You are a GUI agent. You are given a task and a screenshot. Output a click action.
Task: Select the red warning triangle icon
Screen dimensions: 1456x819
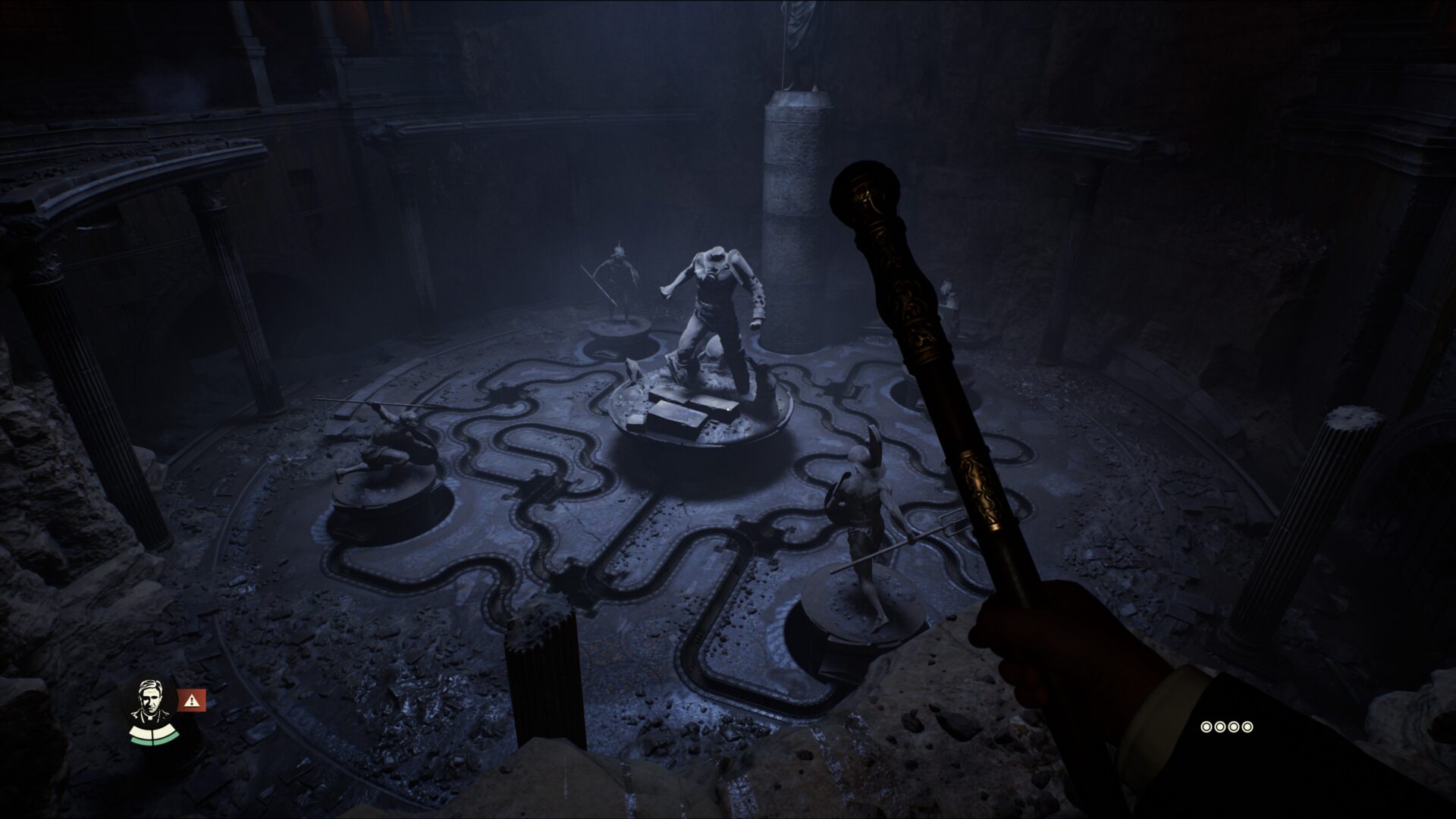pyautogui.click(x=193, y=700)
